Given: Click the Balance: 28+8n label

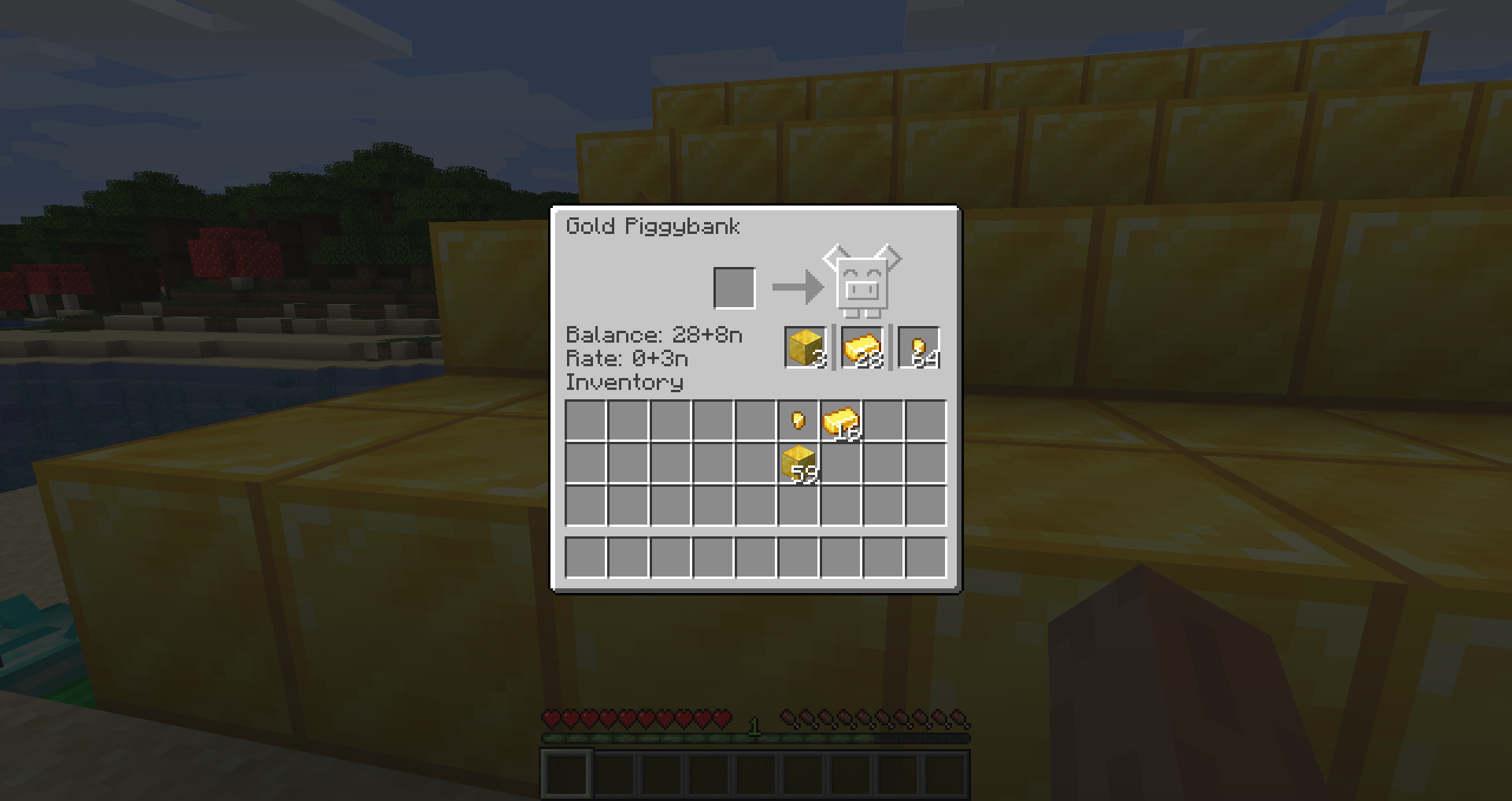Looking at the screenshot, I should pos(652,334).
